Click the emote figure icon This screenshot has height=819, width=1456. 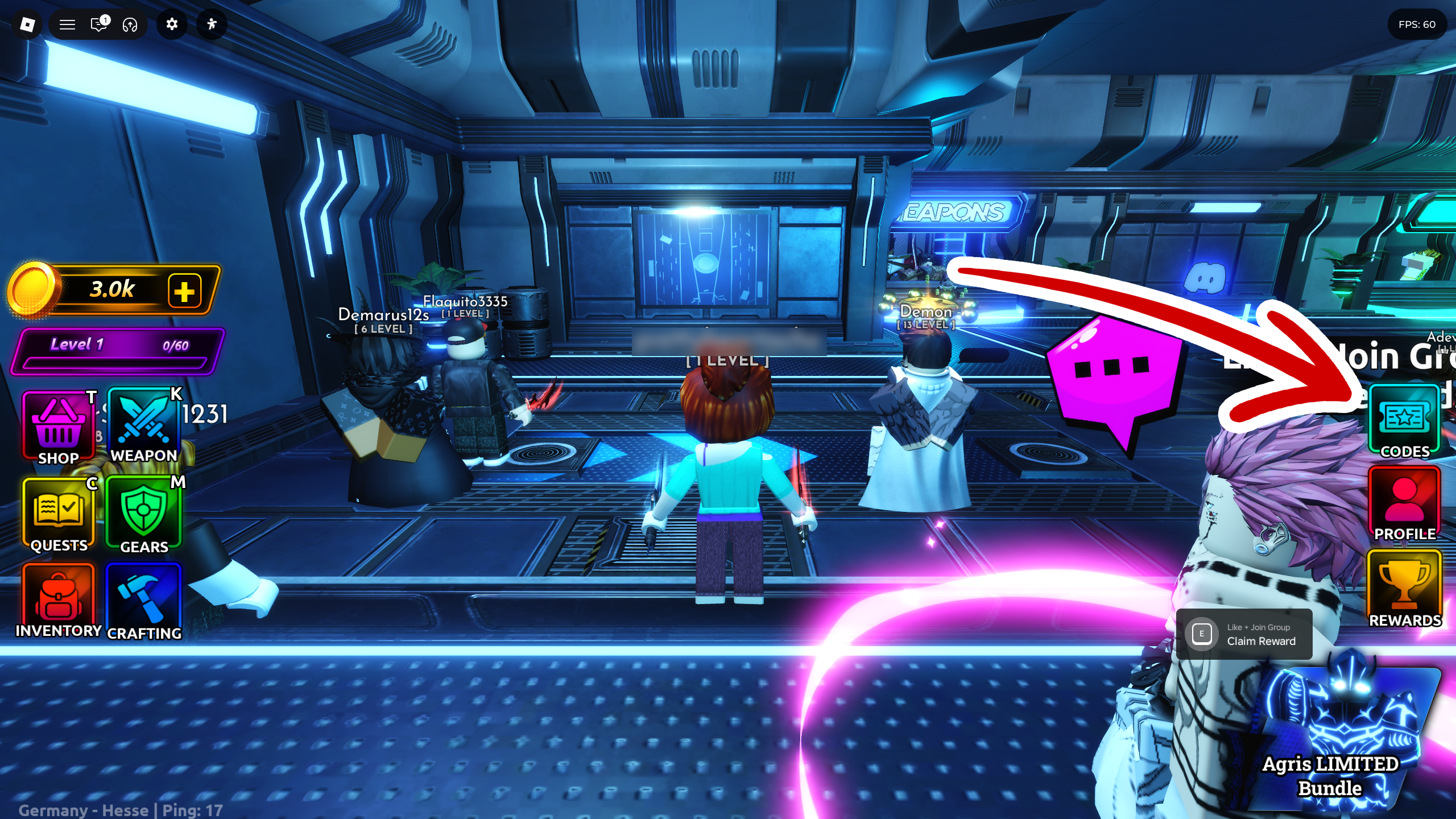(212, 24)
